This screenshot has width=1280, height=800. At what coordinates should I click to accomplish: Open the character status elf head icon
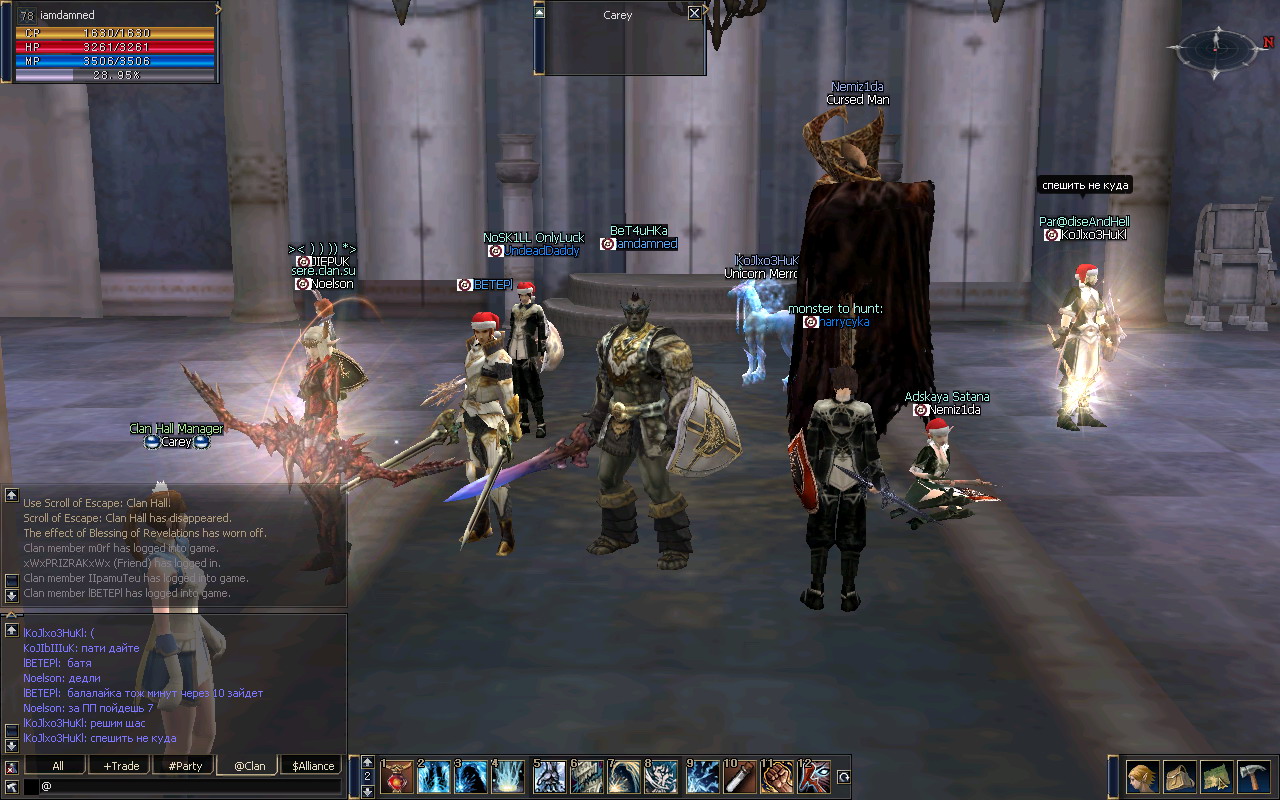pyautogui.click(x=1143, y=777)
